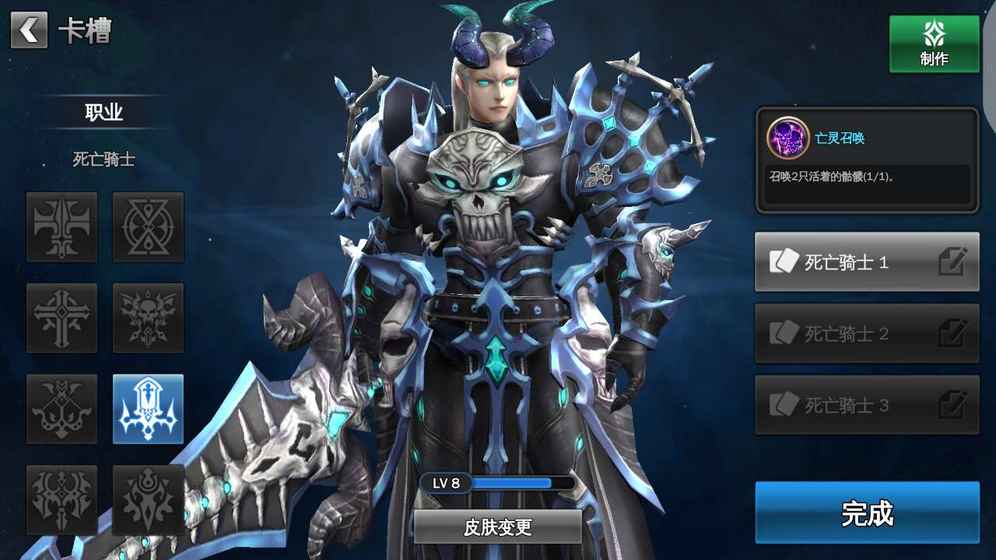Go back using the top-left arrow
The width and height of the screenshot is (996, 560).
coord(29,31)
